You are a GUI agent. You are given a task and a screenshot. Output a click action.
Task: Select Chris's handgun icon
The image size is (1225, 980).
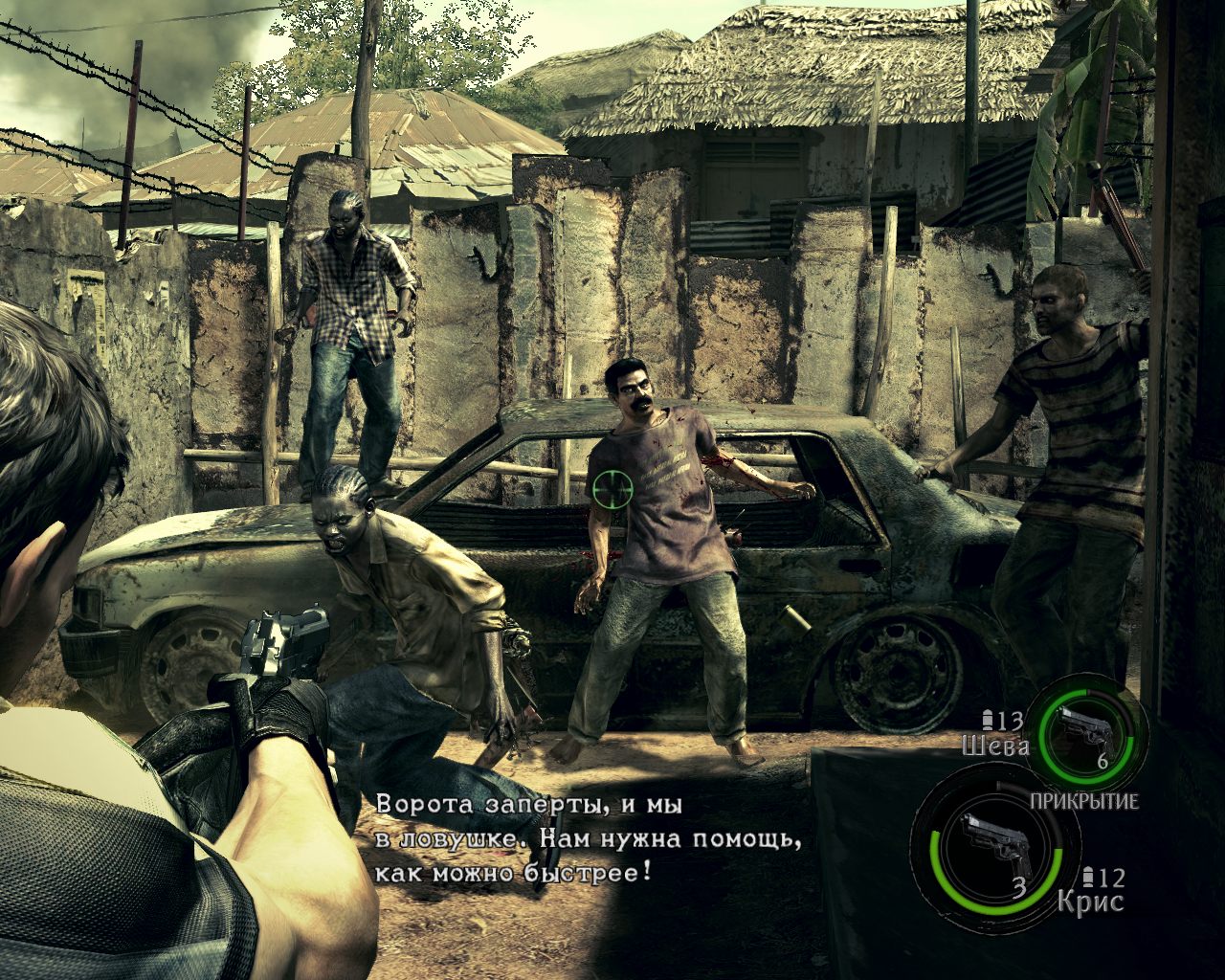click(996, 841)
